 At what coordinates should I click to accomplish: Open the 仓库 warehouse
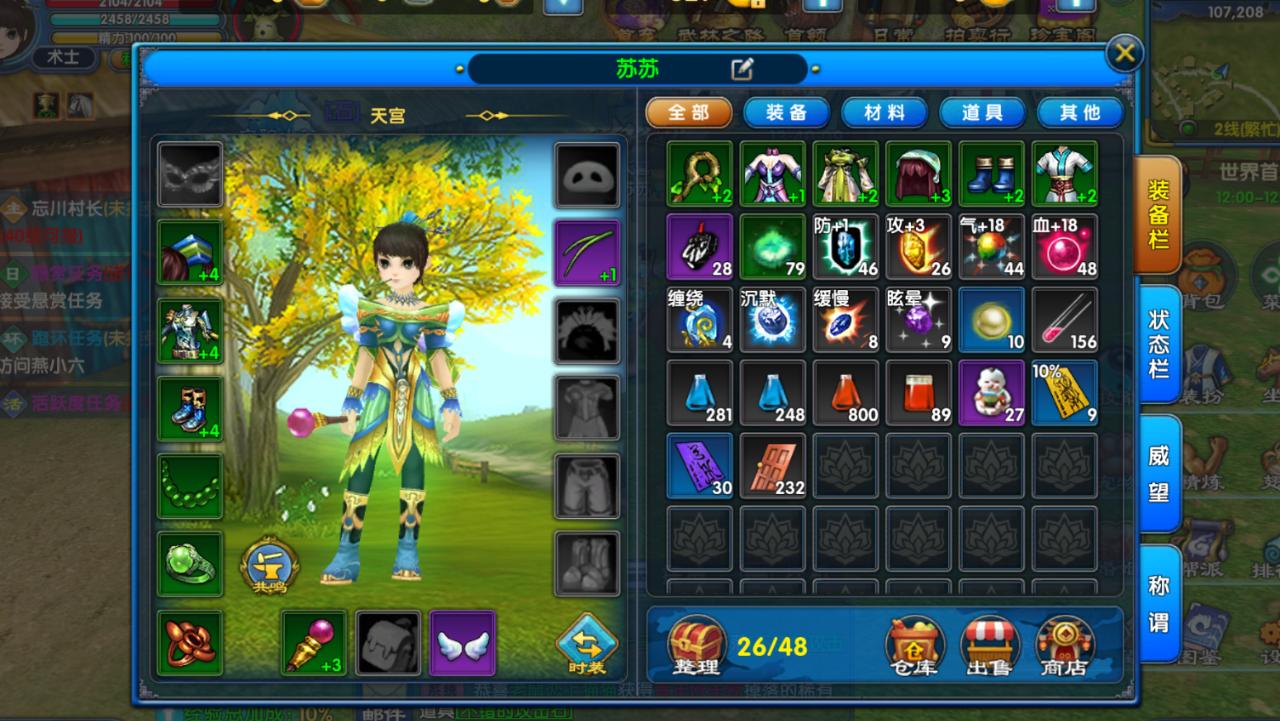(915, 646)
